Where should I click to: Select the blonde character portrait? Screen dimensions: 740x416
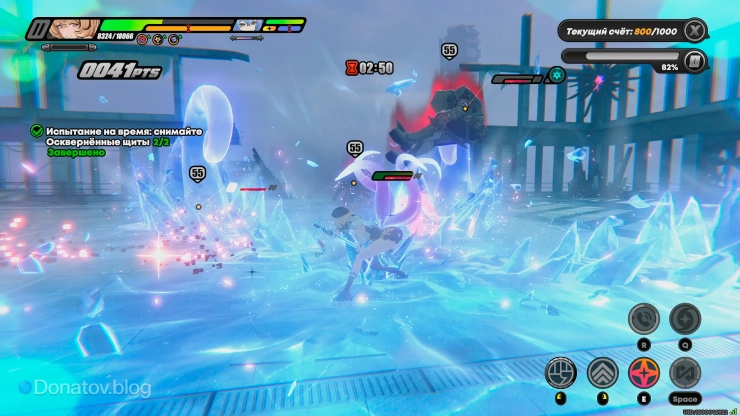coord(74,27)
